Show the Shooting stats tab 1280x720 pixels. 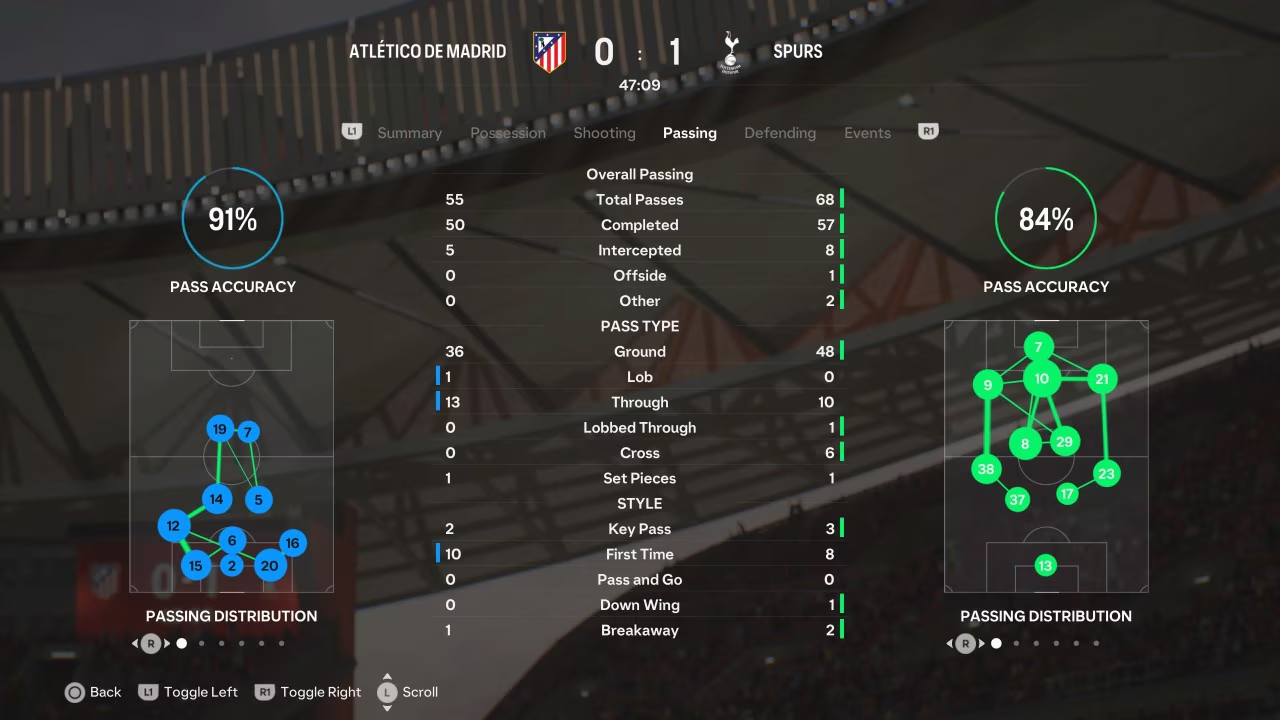pyautogui.click(x=604, y=133)
